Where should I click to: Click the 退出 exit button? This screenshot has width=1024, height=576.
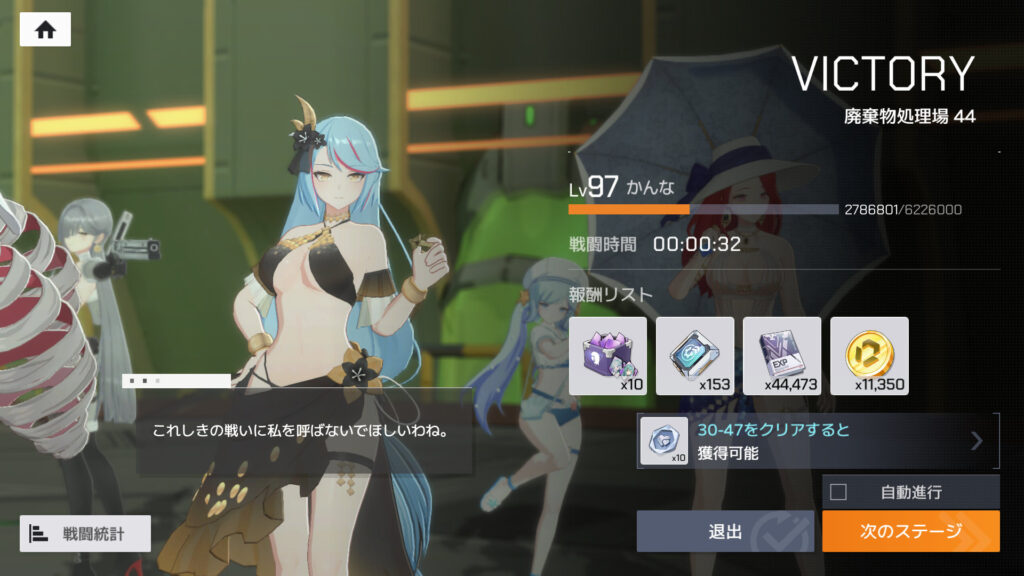pos(726,531)
